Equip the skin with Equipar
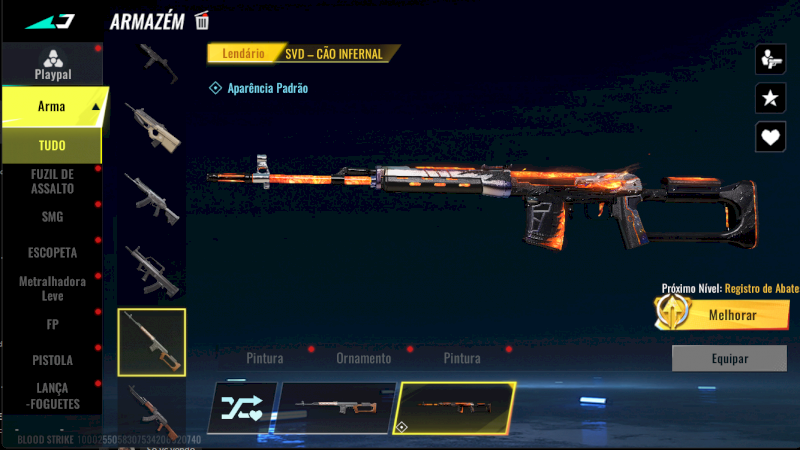The height and width of the screenshot is (450, 800). pyautogui.click(x=729, y=358)
